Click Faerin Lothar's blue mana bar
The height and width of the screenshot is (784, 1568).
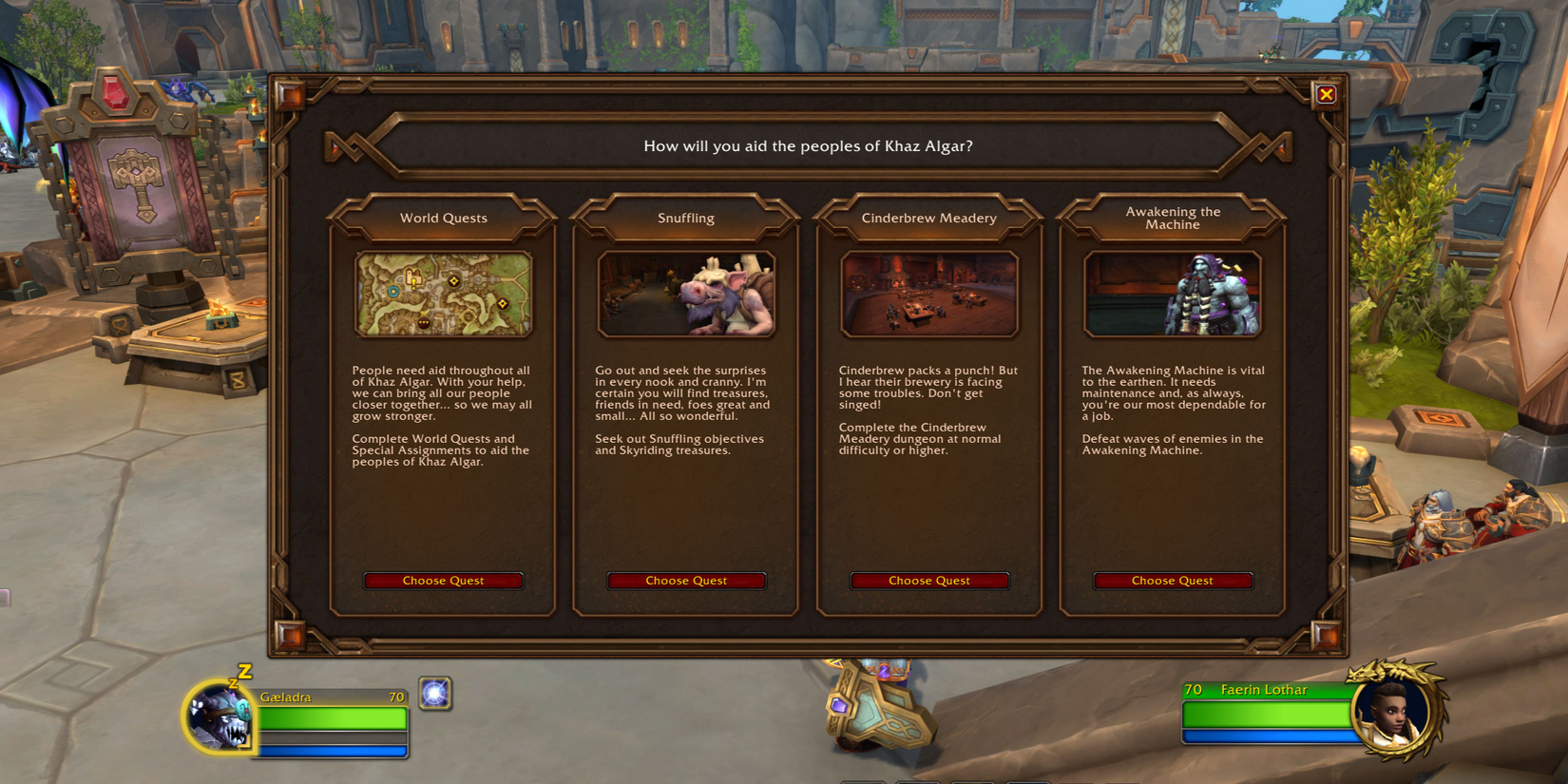(1266, 734)
